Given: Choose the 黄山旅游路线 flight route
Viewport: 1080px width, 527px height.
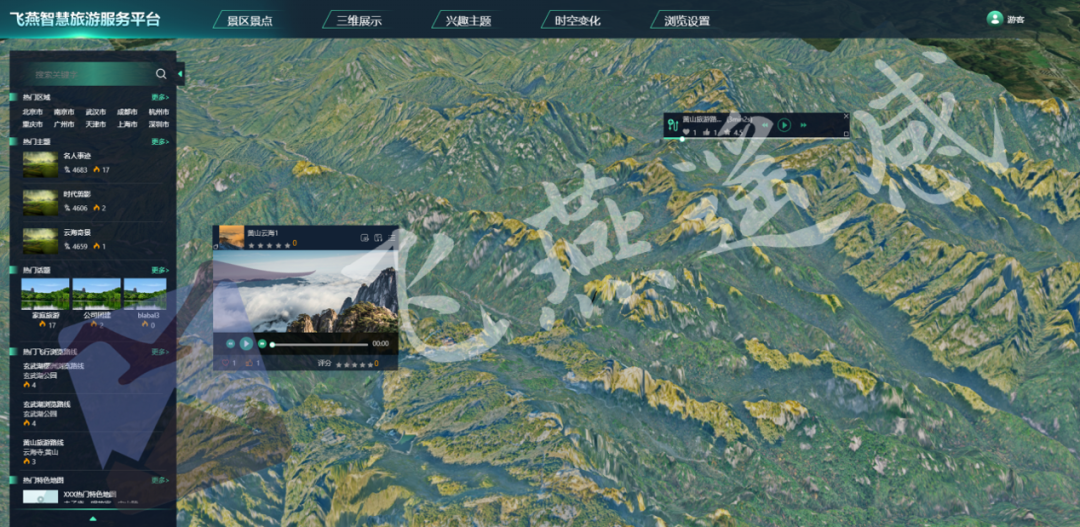Looking at the screenshot, I should pos(43,442).
